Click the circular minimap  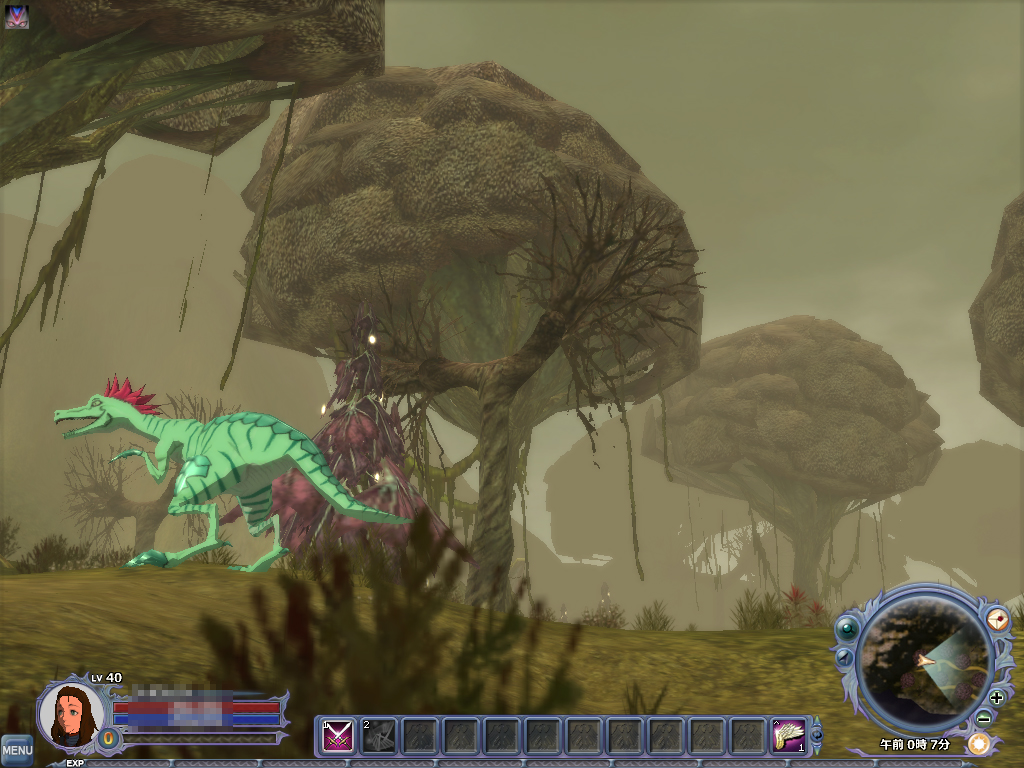coord(925,663)
